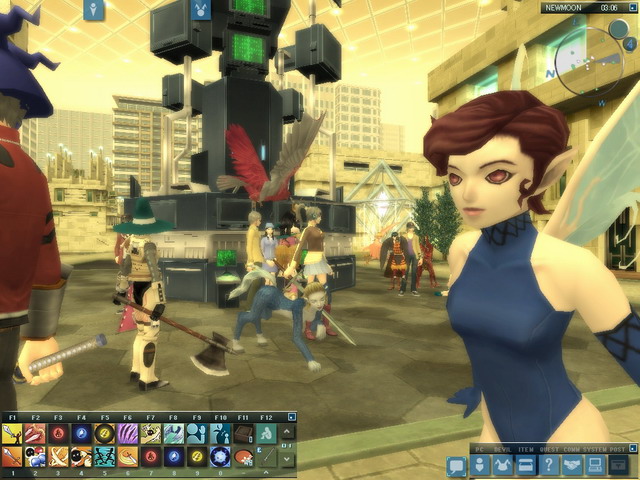640x480 pixels.
Task: Use the F12 sitting figure action
Action: pos(266,433)
